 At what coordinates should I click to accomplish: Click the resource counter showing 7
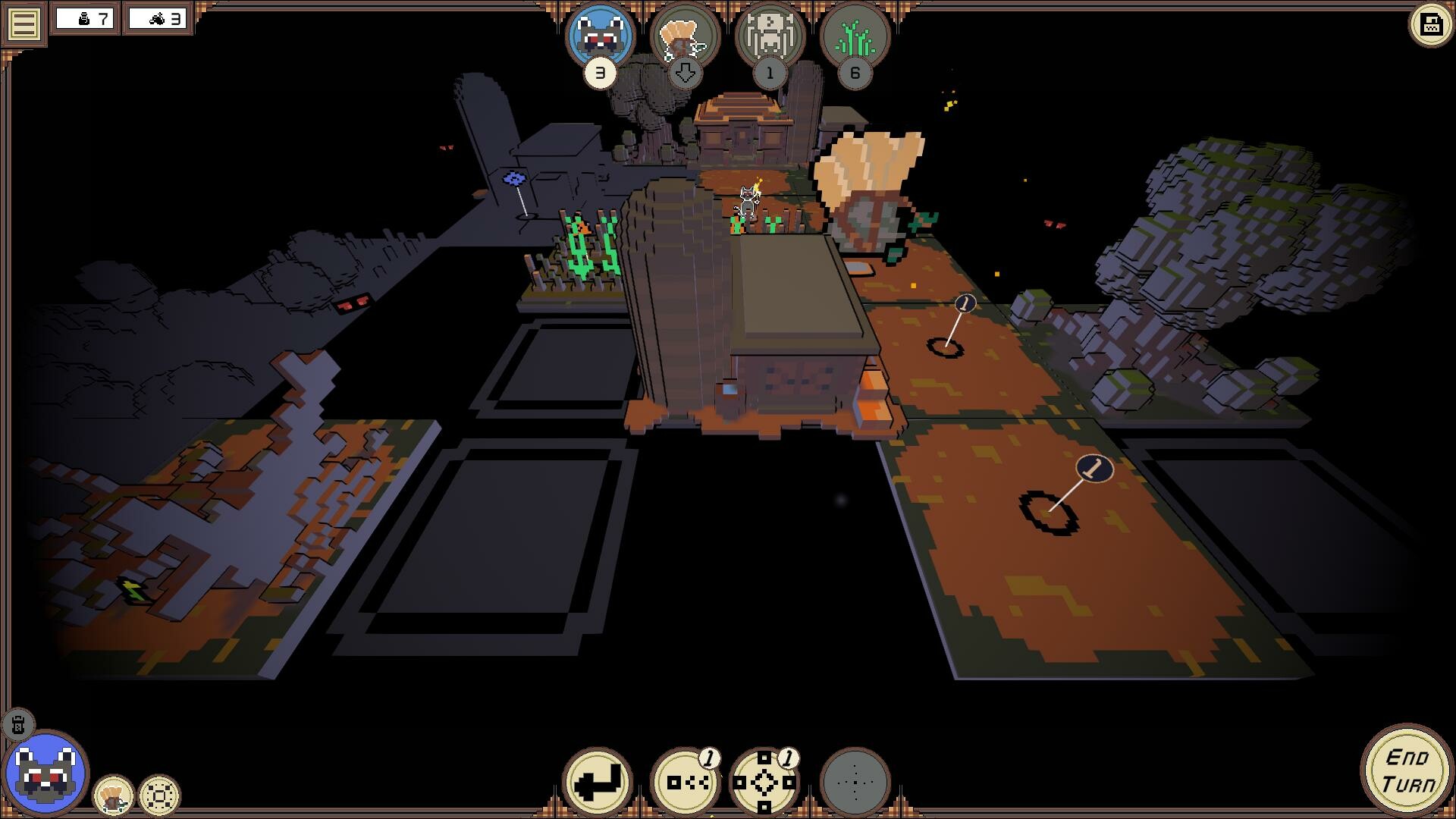point(86,20)
